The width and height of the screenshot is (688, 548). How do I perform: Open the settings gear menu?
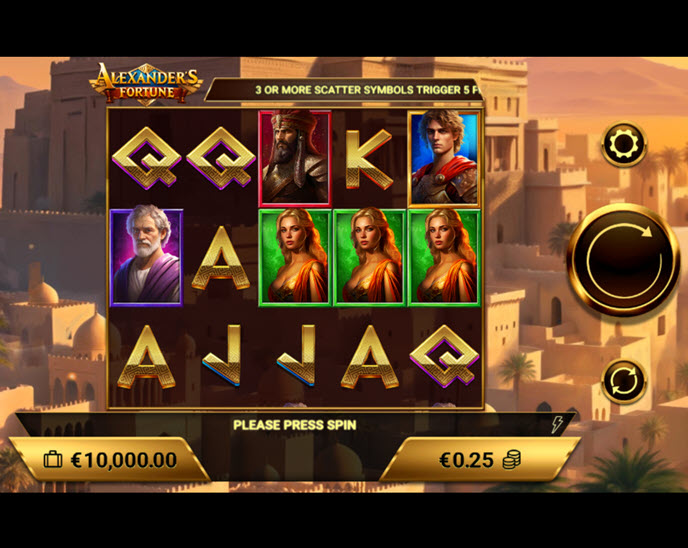[x=624, y=146]
